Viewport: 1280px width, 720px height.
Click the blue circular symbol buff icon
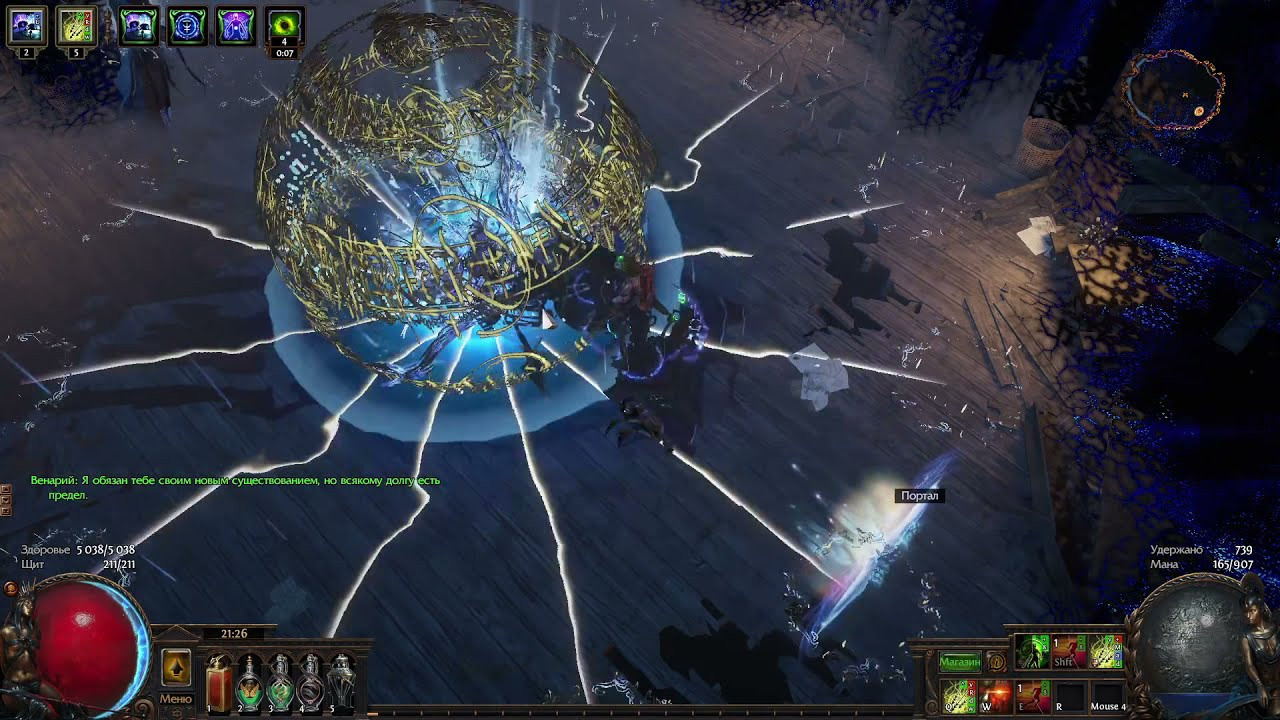coord(185,25)
